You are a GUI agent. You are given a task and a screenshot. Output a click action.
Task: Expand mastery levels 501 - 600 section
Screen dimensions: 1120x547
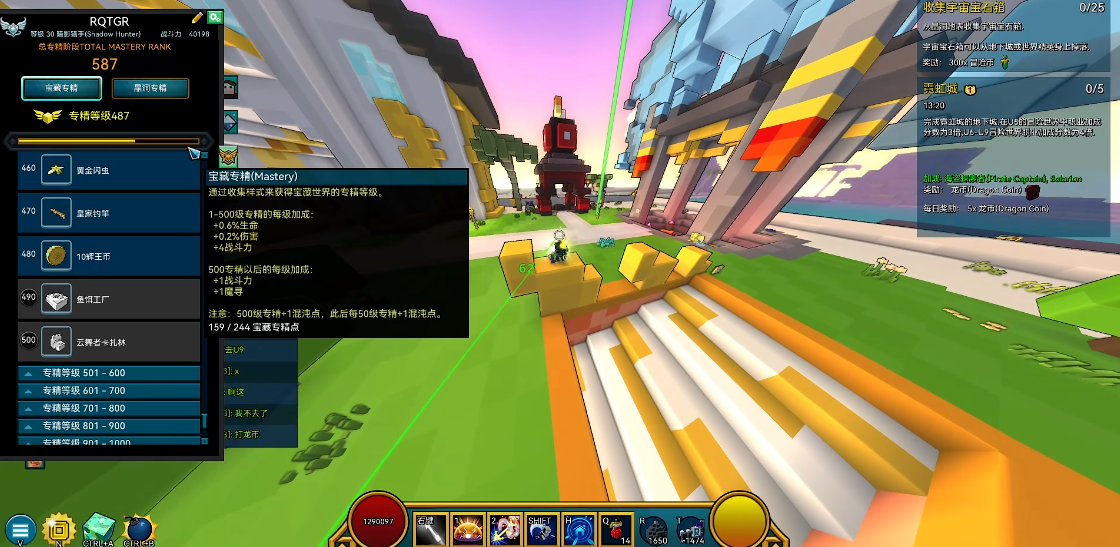(108, 373)
